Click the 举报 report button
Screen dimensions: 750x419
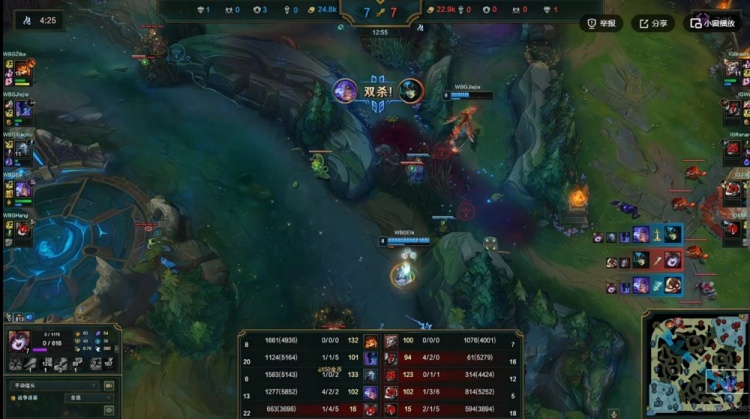pyautogui.click(x=602, y=22)
